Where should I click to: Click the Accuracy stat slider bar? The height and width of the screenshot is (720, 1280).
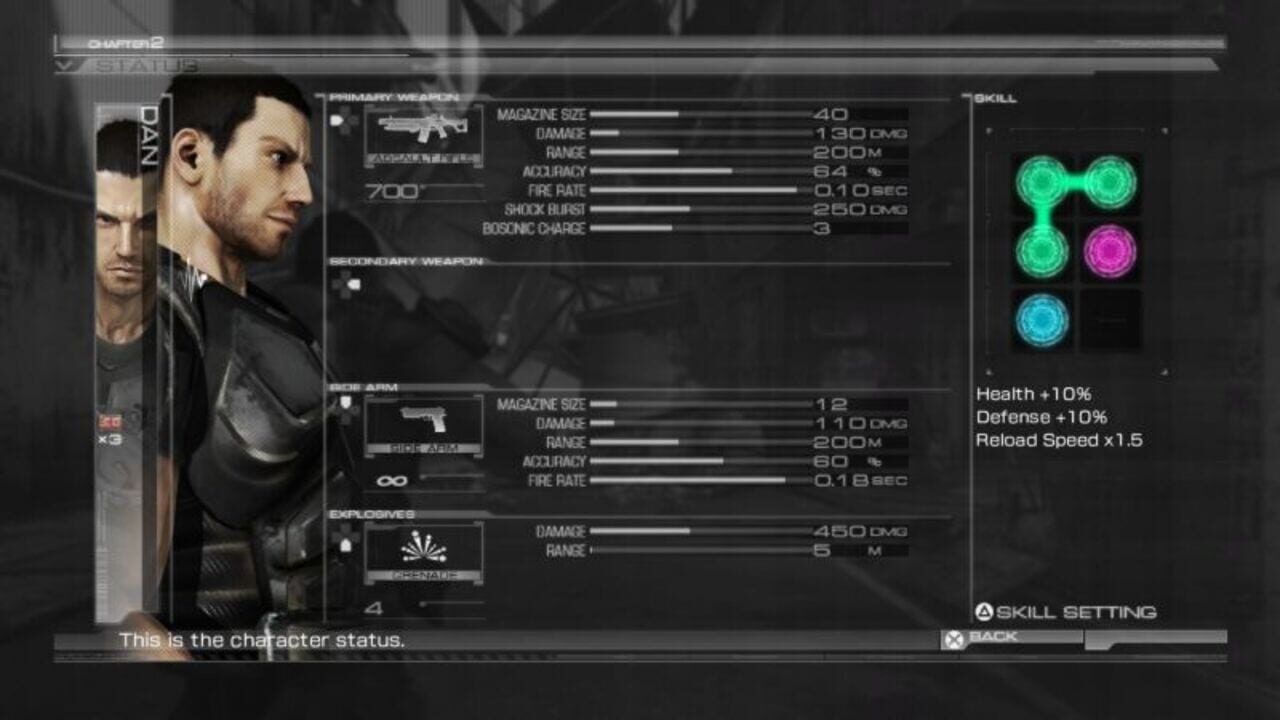660,171
